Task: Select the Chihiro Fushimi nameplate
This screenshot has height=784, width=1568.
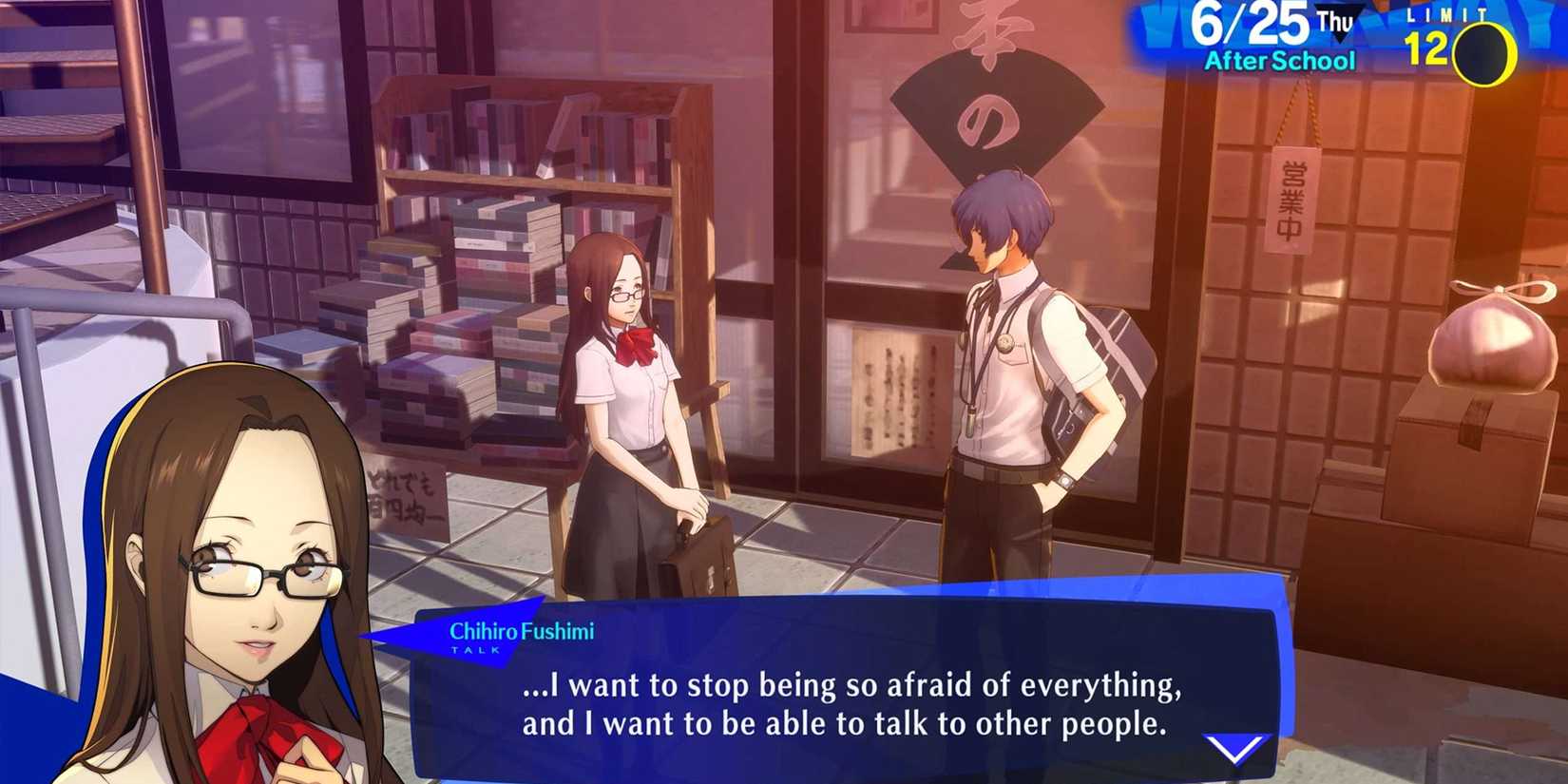Action: click(524, 628)
